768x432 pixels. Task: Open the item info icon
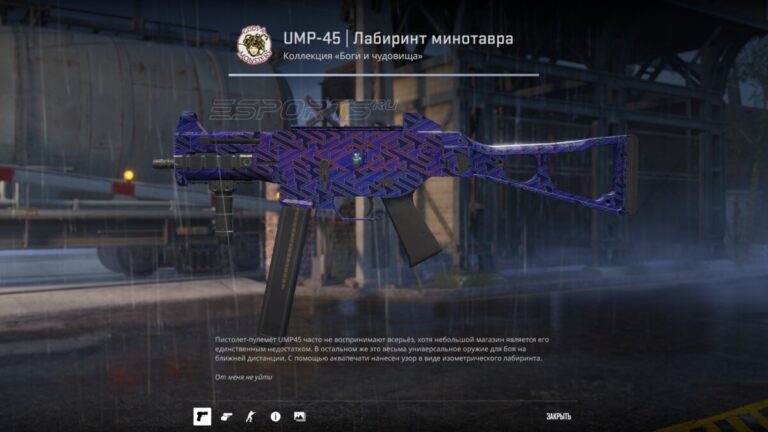click(x=275, y=416)
